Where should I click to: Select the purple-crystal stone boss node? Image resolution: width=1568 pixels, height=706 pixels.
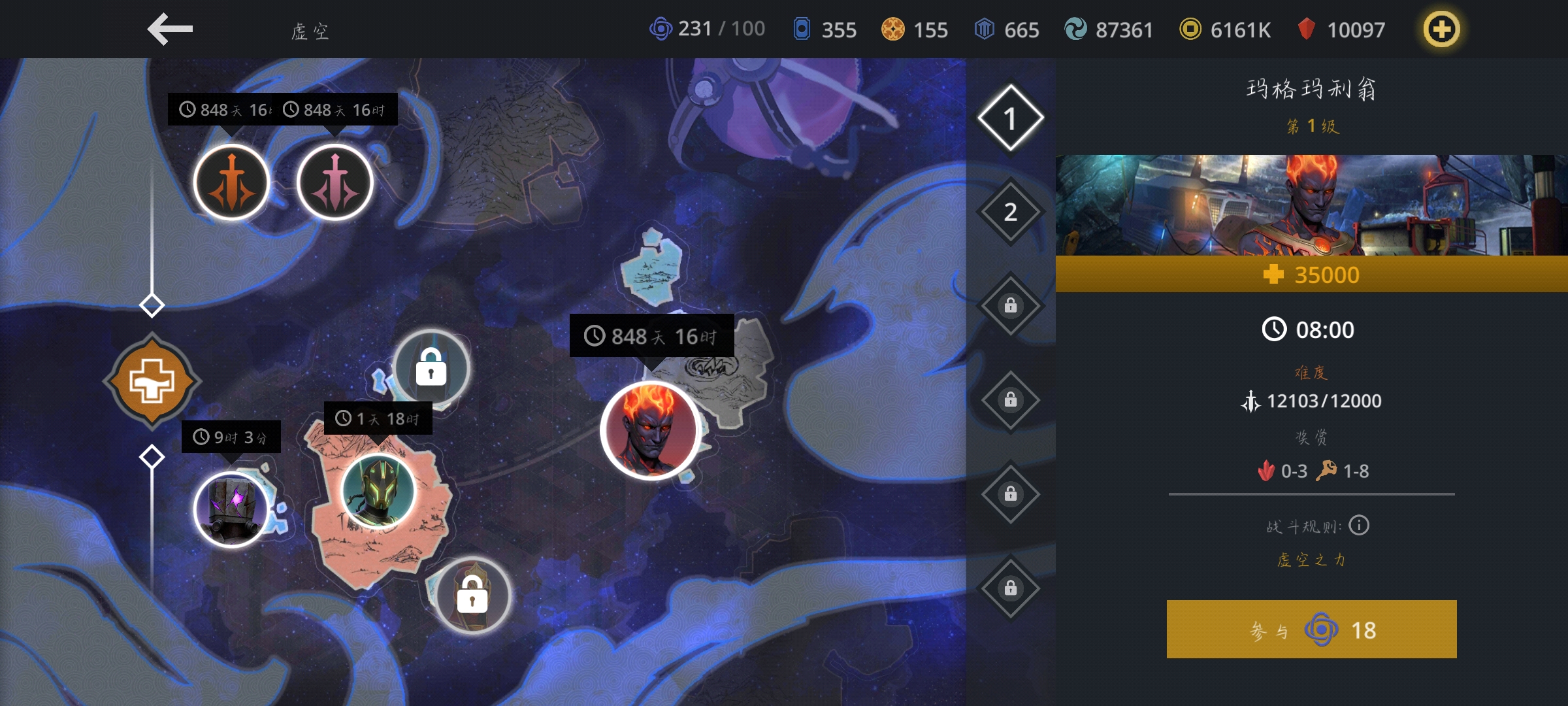tap(231, 509)
